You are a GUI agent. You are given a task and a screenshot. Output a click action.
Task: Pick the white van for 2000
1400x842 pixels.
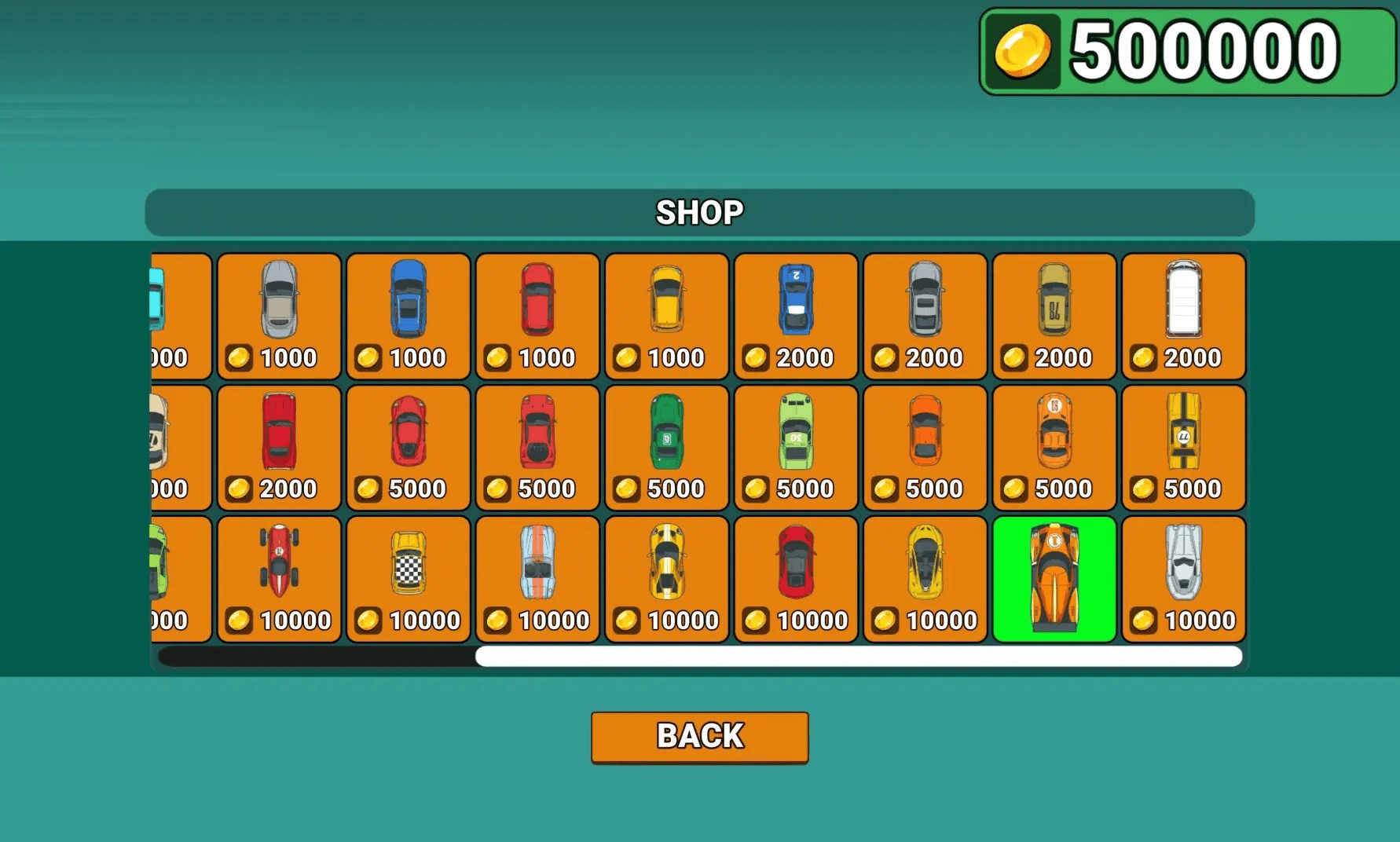(1183, 316)
